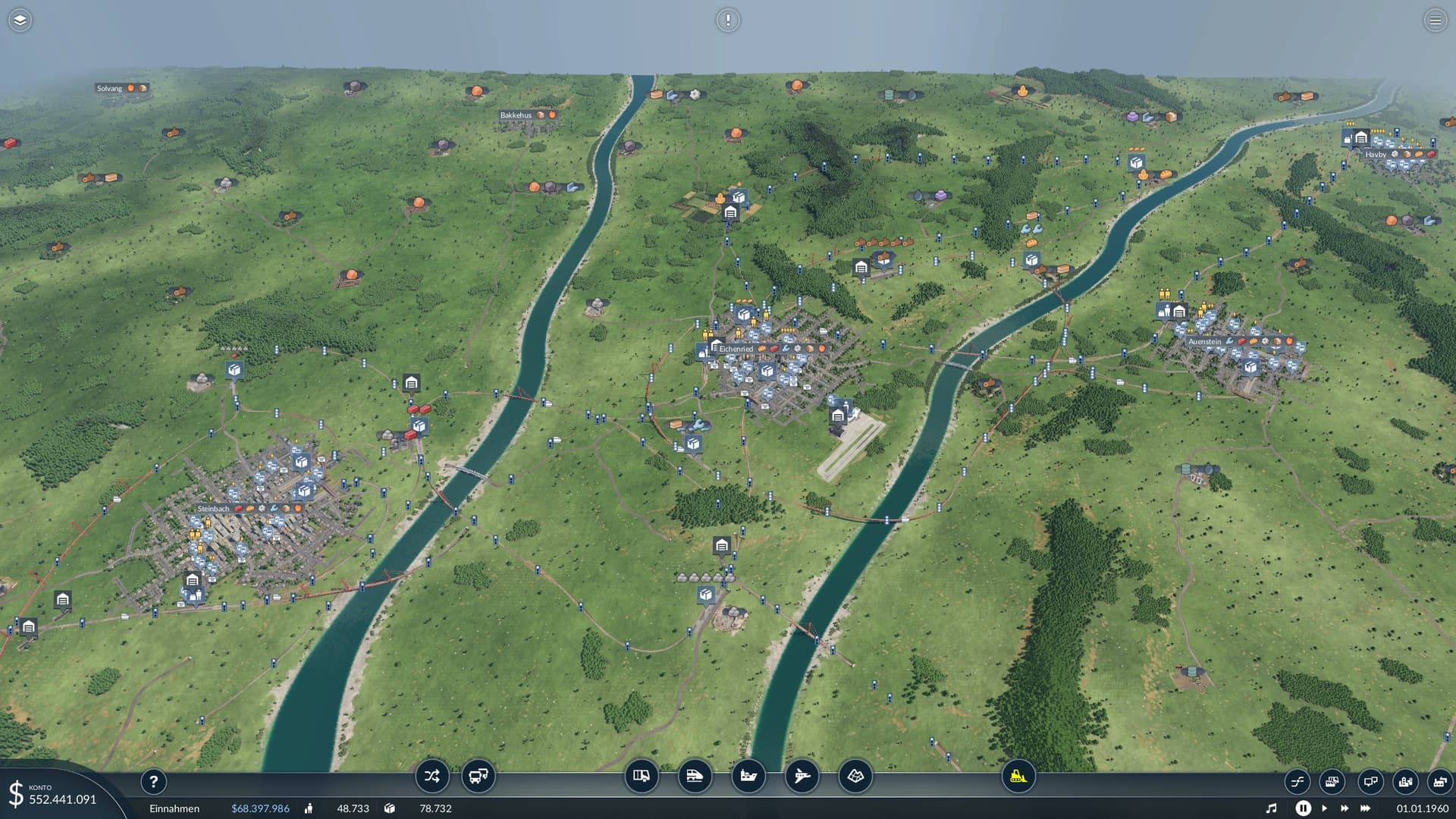Select the Steinbach town label
This screenshot has width=1456, height=819.
(213, 509)
